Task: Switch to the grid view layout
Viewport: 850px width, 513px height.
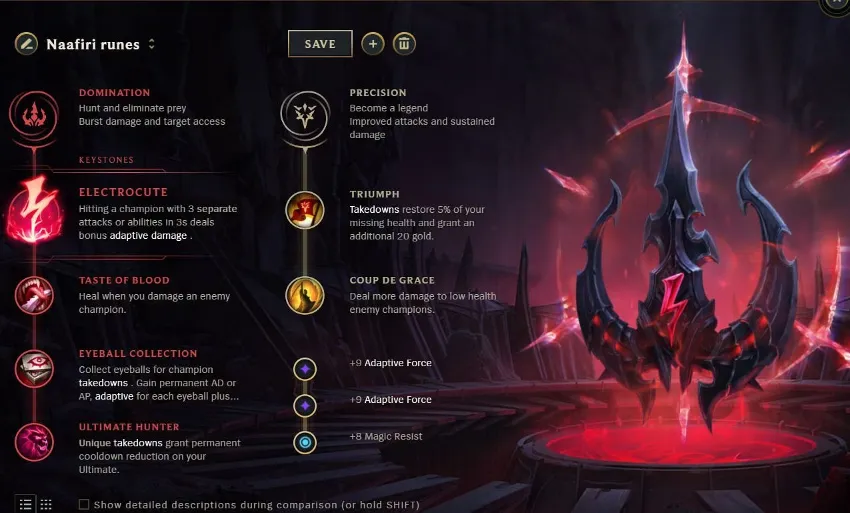Action: [46, 504]
